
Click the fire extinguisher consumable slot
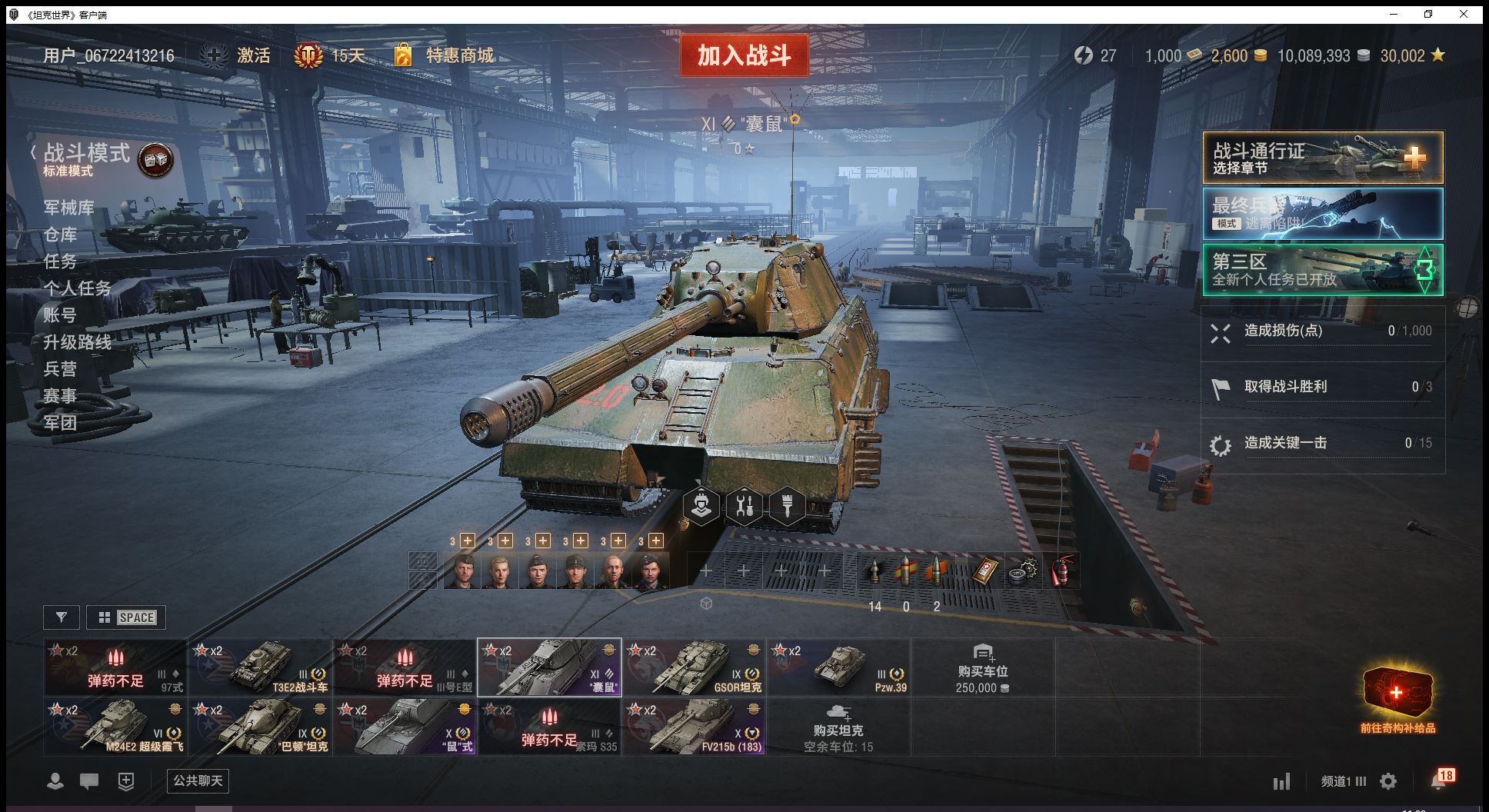click(1061, 571)
